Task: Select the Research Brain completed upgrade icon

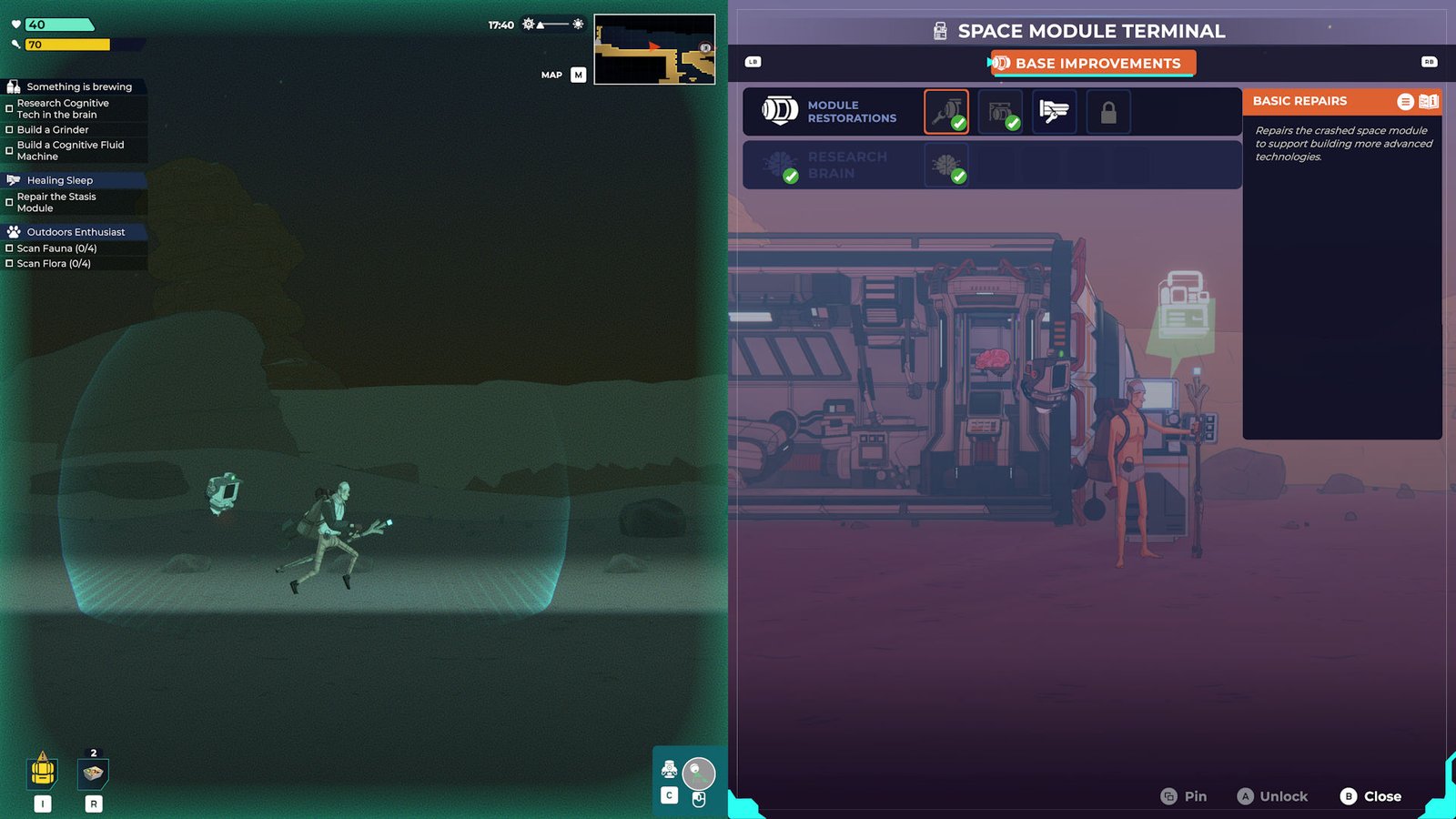Action: (946, 166)
